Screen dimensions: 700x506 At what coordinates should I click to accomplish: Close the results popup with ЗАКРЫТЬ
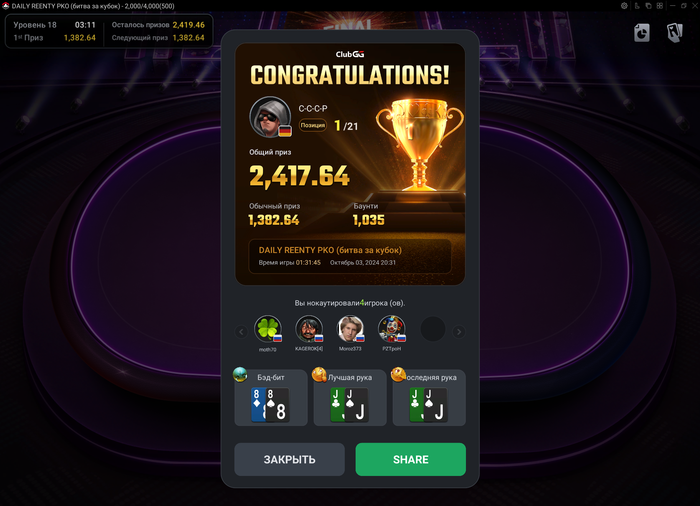pyautogui.click(x=289, y=459)
